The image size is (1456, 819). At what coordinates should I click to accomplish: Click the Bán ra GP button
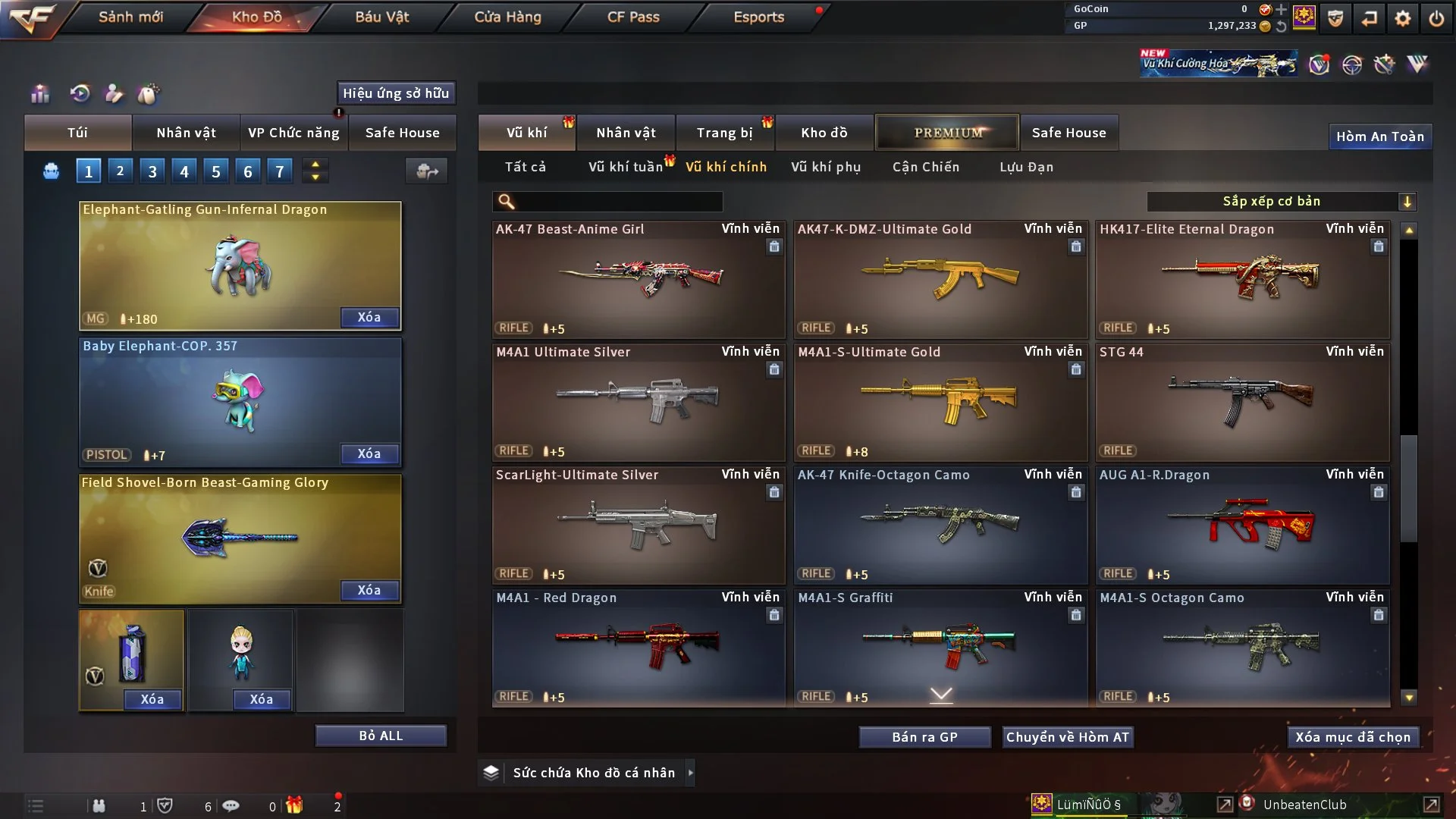(924, 737)
